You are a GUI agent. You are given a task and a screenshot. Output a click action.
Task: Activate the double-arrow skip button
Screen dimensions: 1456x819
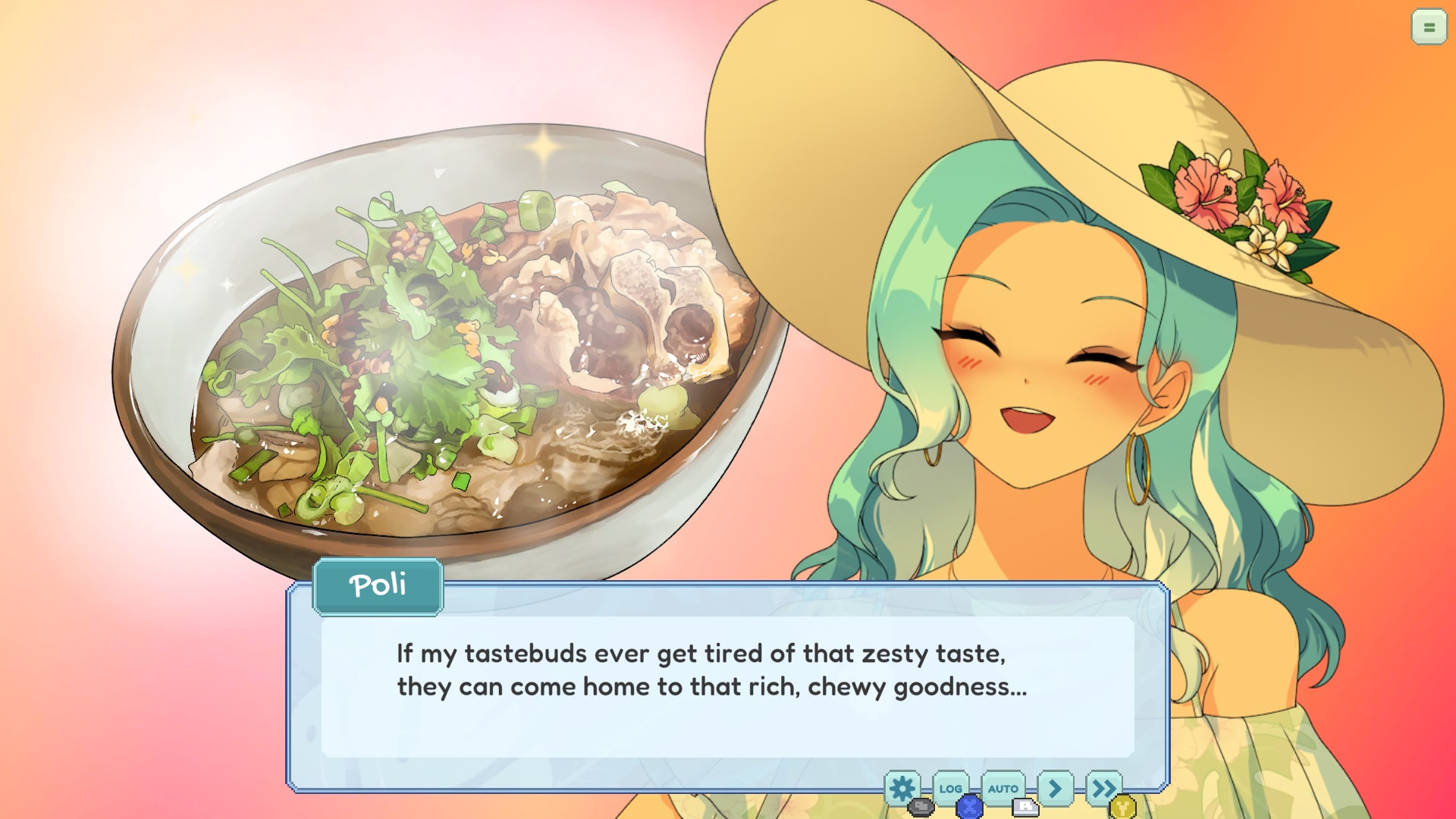pos(1103,789)
